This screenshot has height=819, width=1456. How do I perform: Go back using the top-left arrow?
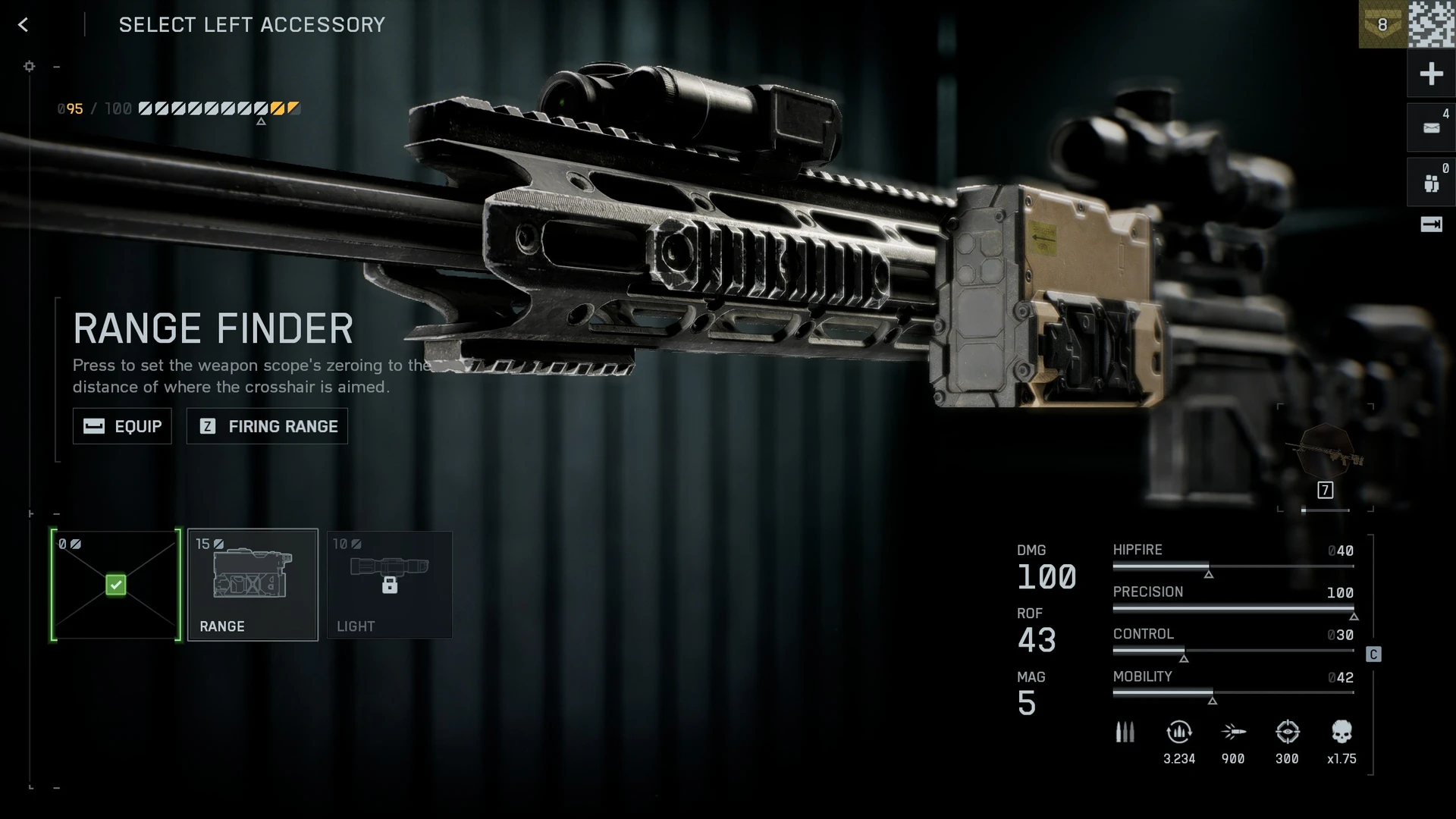[x=24, y=25]
